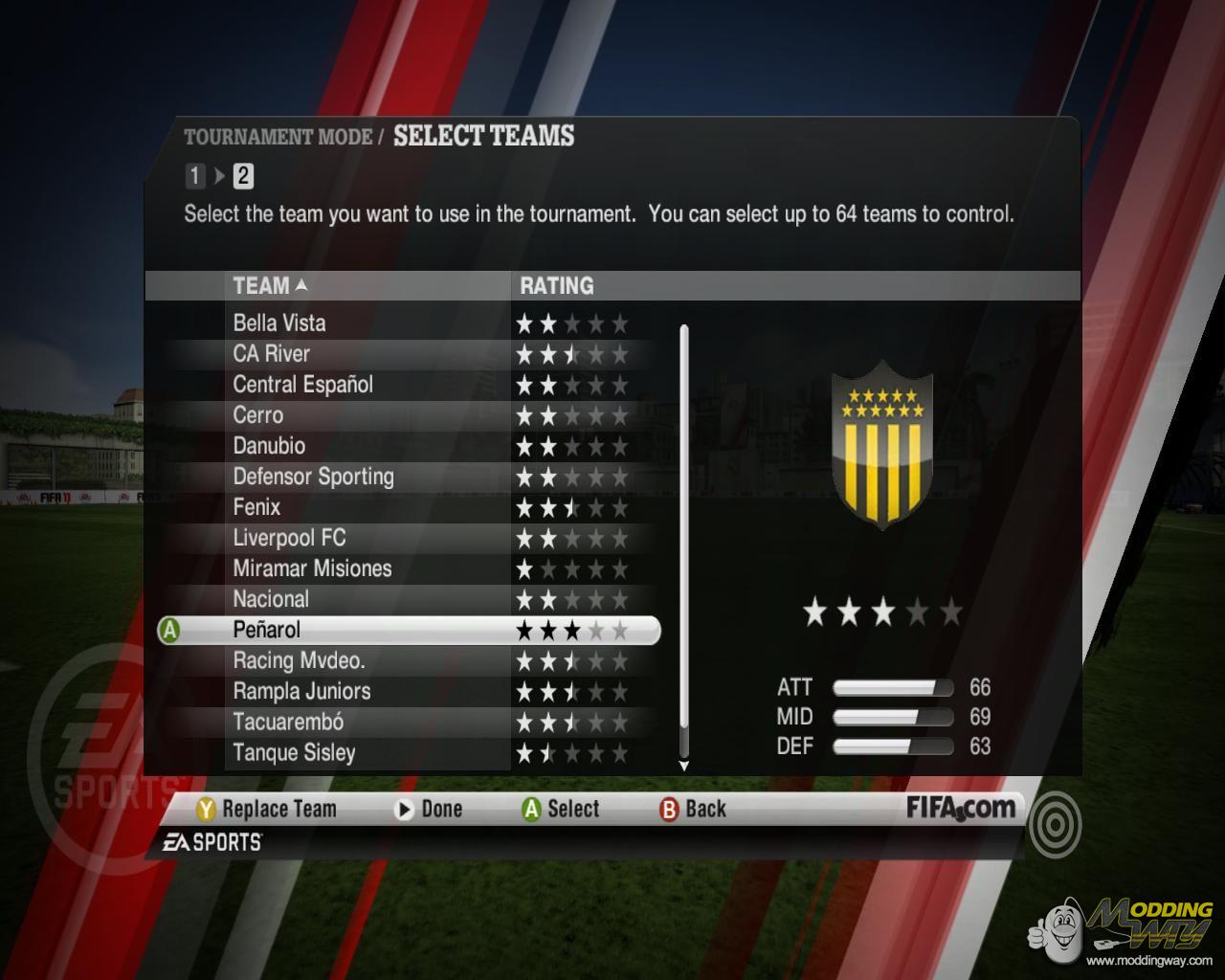1225x980 pixels.
Task: Choose Tanque Sisley team row
Action: 294,752
